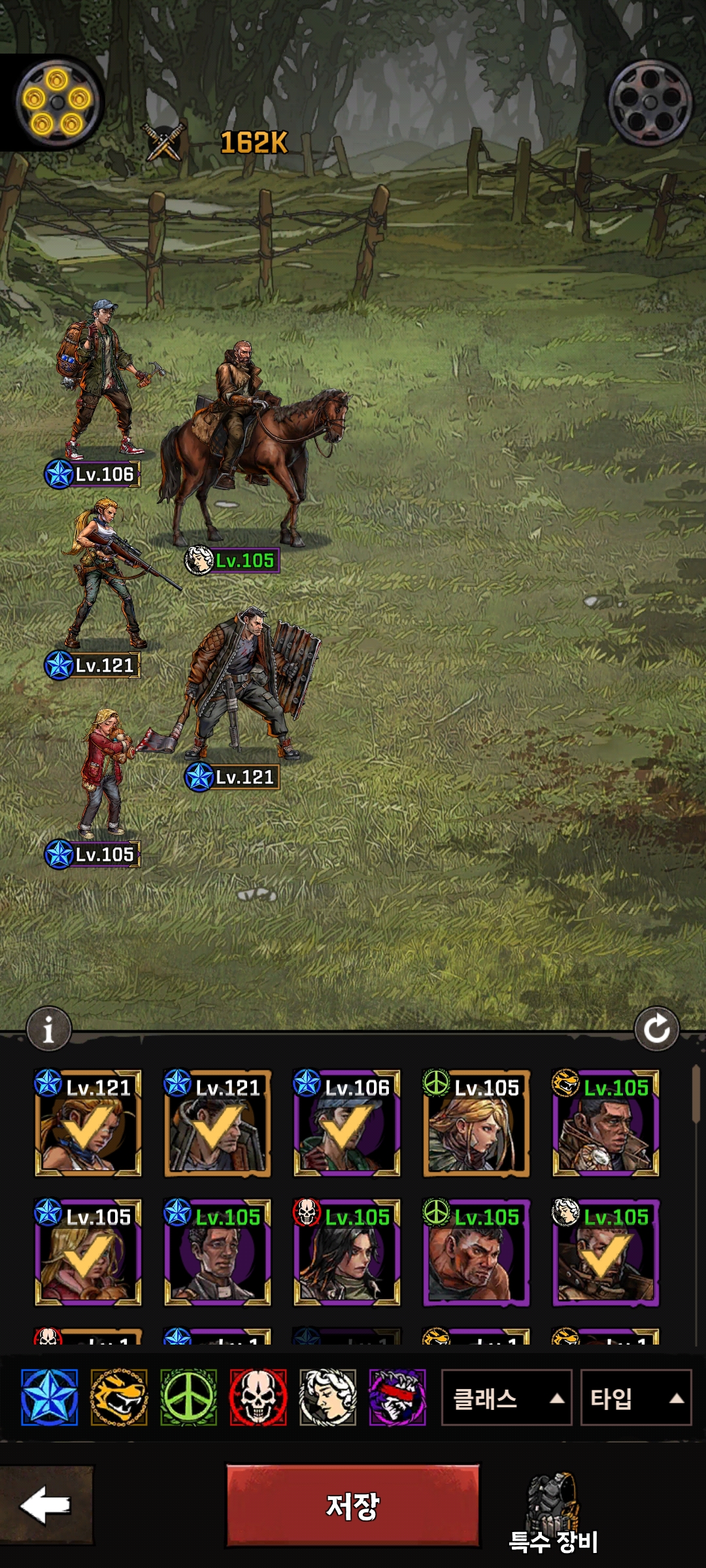The width and height of the screenshot is (706, 1568).
Task: Tap the gray empty revolver cylinder icon
Action: [x=650, y=103]
